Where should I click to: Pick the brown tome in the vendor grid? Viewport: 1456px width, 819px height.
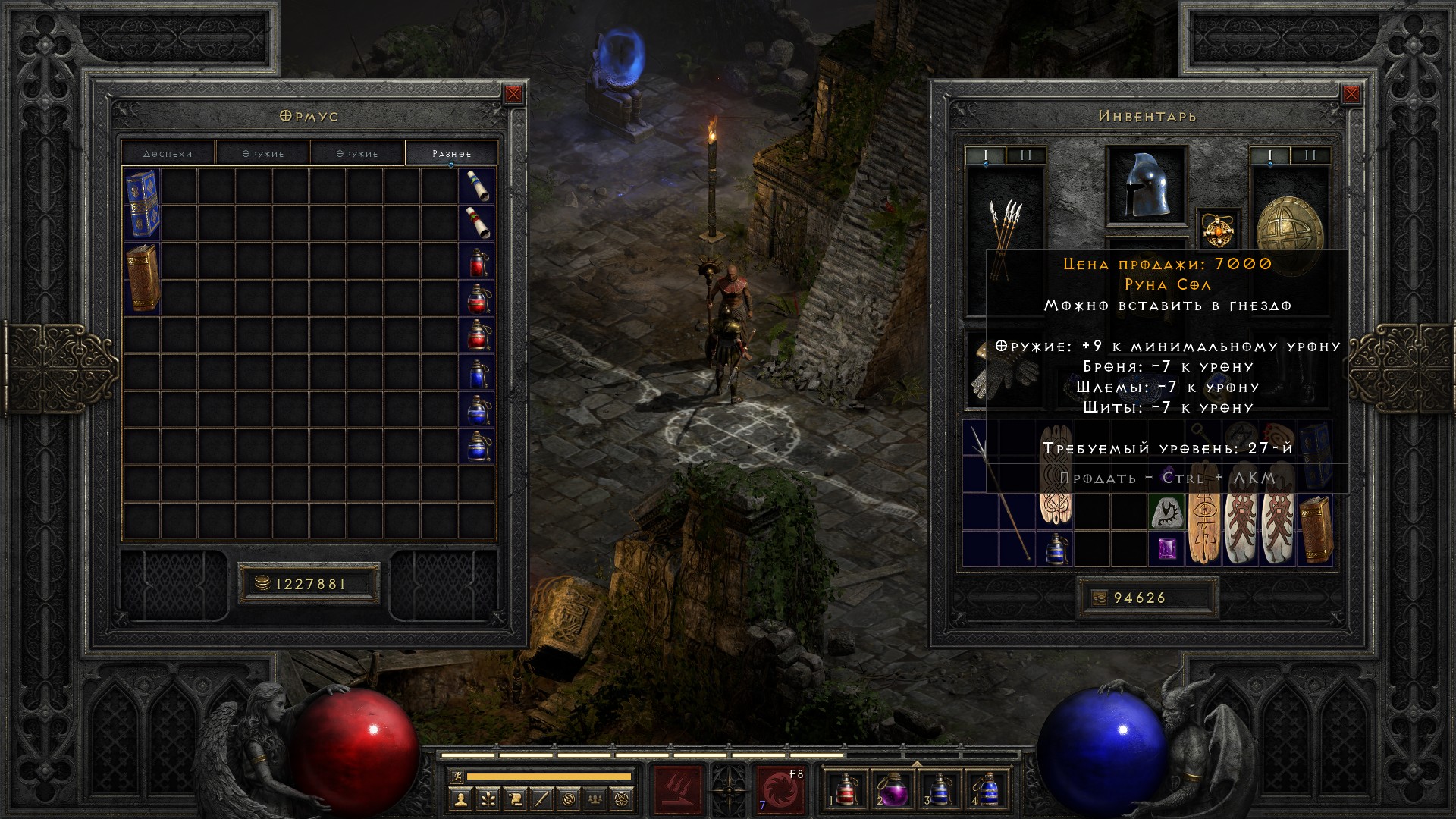[142, 278]
